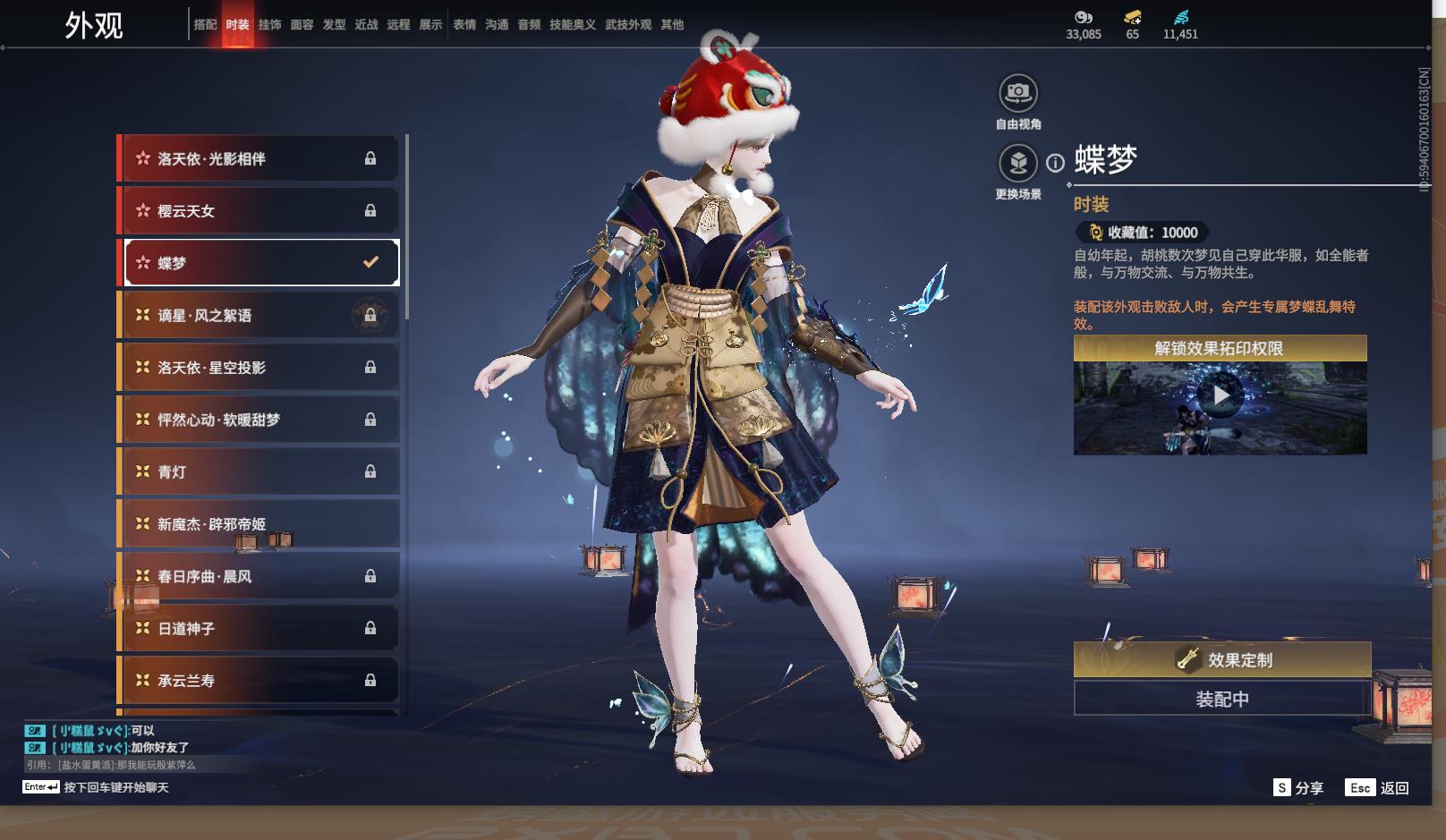
Task: Share the outfit with 分享
Action: pyautogui.click(x=1298, y=787)
